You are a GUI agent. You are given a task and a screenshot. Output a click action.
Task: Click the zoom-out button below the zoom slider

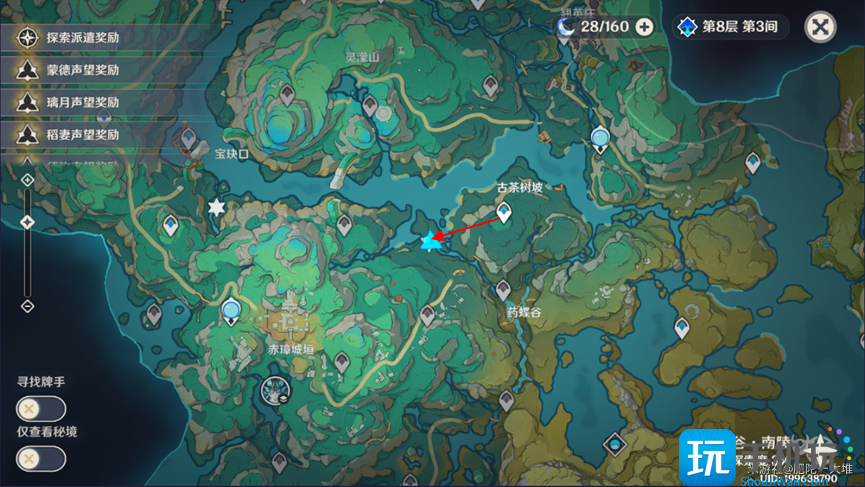pyautogui.click(x=28, y=306)
